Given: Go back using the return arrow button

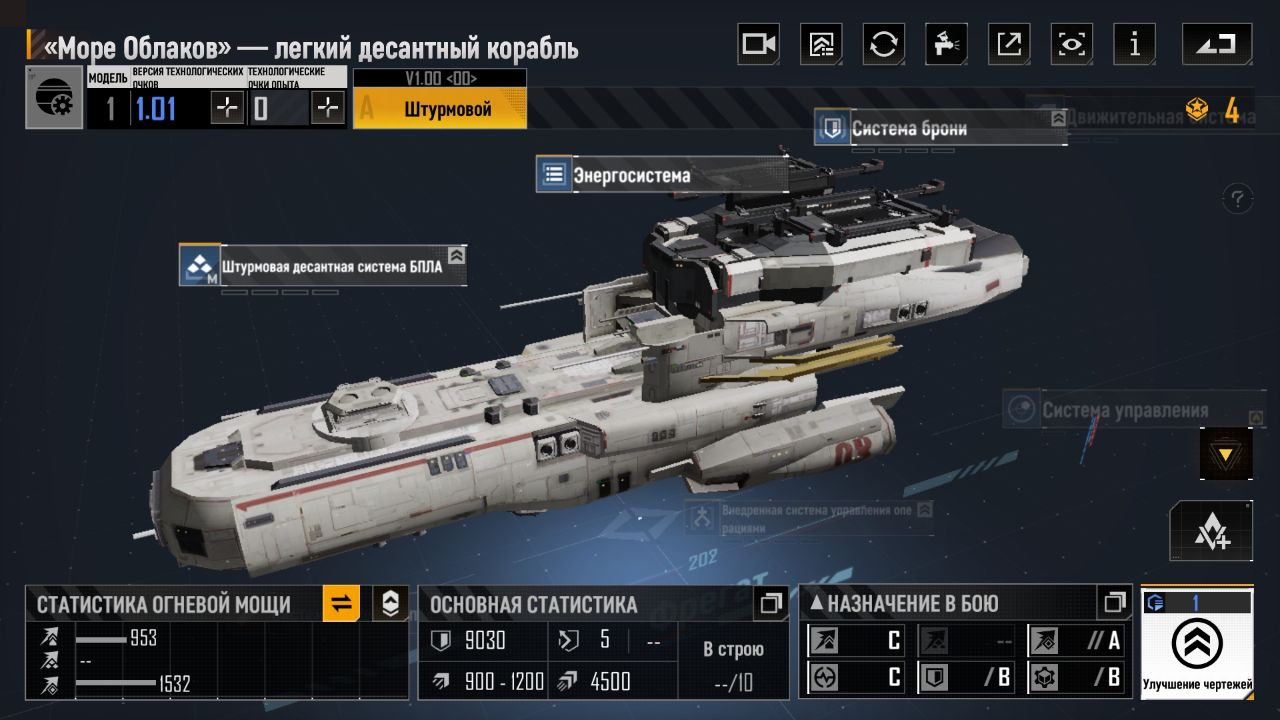Looking at the screenshot, I should 1216,44.
